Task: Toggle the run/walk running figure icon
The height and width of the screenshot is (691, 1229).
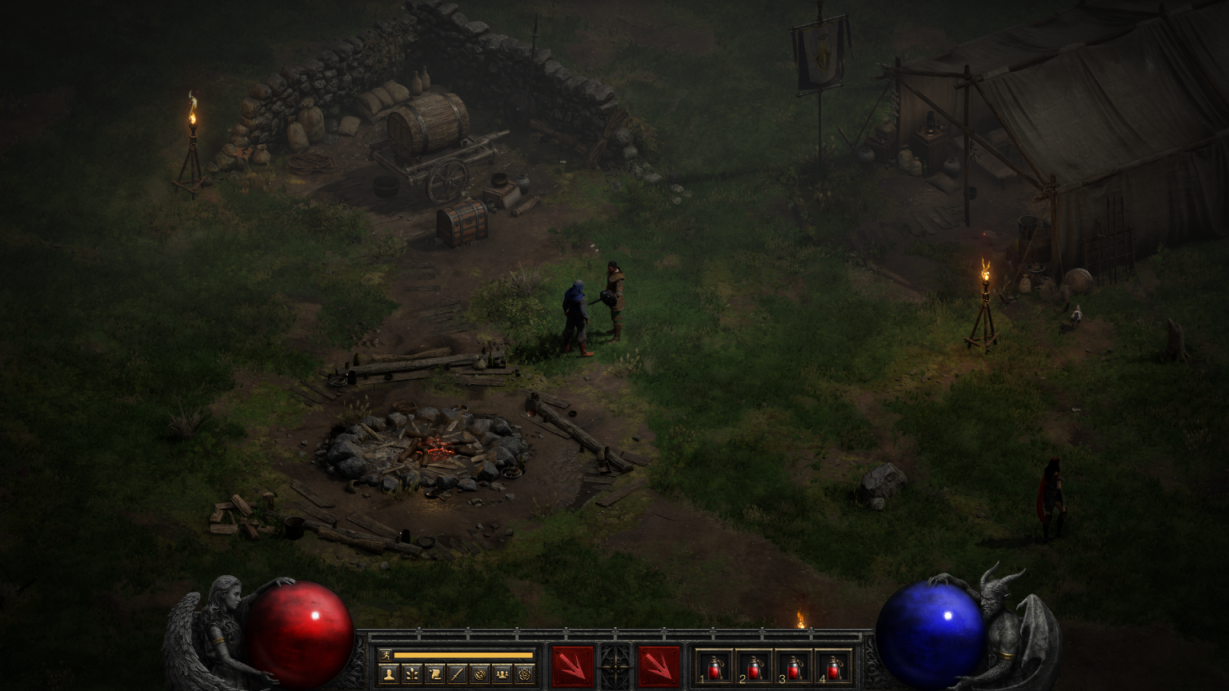Action: click(x=385, y=655)
